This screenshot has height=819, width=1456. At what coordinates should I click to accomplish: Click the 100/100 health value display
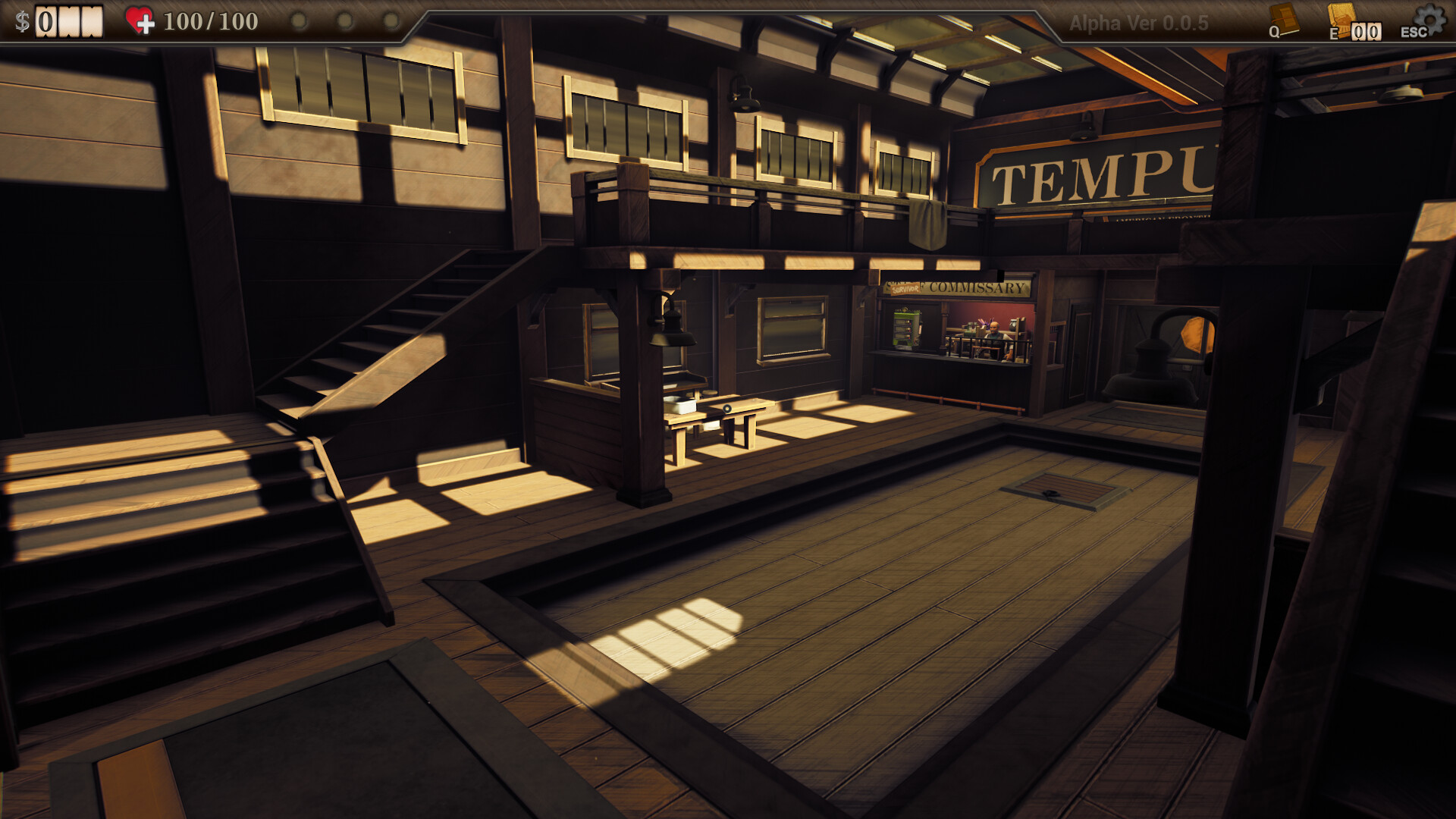(x=211, y=21)
